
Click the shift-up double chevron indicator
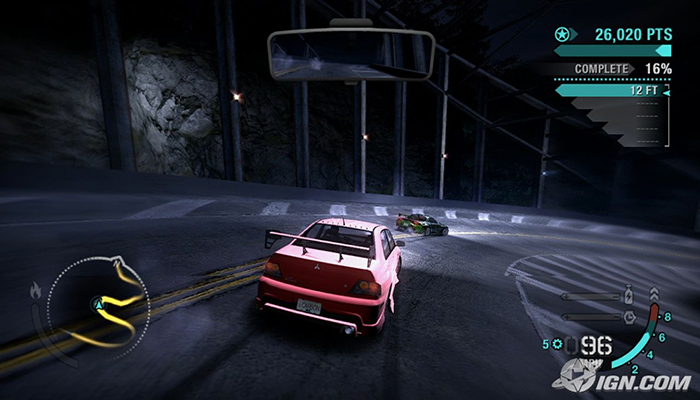tap(654, 295)
